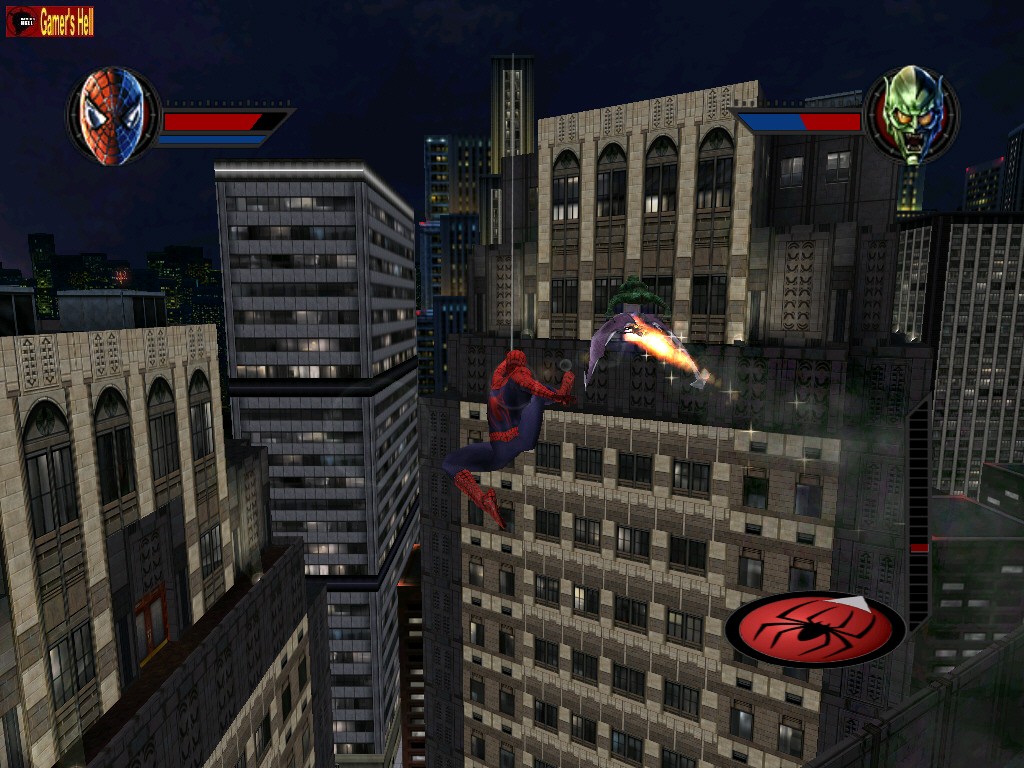The height and width of the screenshot is (768, 1024).
Task: Click the Spider-Man mask portrait
Action: point(112,116)
